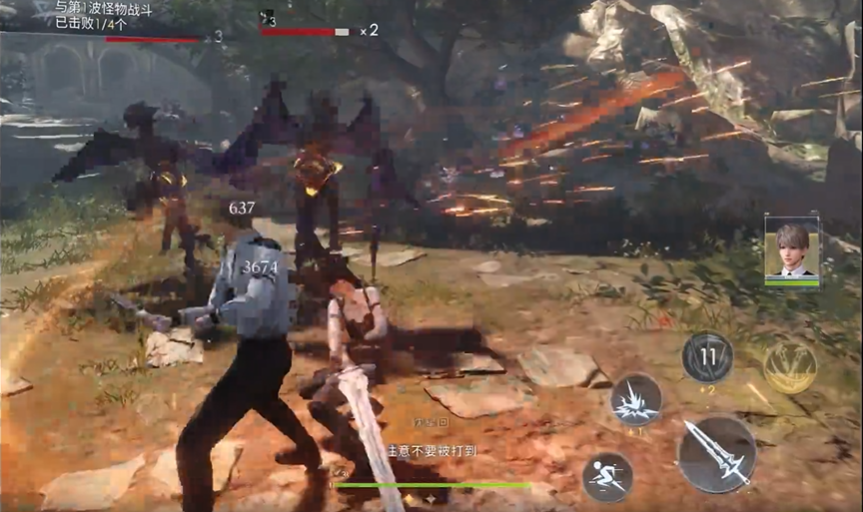Trigger the dash sprint ability
Screen dimensions: 863x512
pos(607,476)
